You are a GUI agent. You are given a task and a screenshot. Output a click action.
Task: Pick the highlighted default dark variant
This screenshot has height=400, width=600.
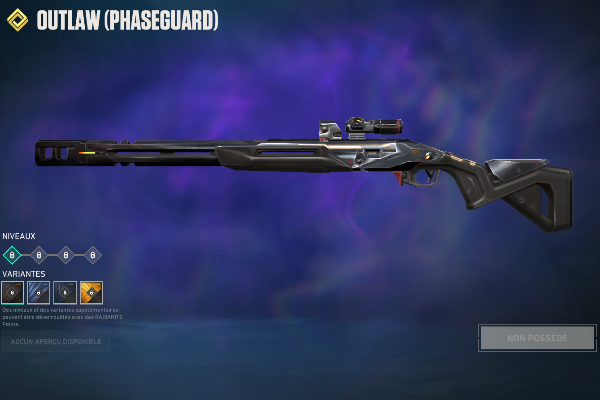click(x=13, y=292)
